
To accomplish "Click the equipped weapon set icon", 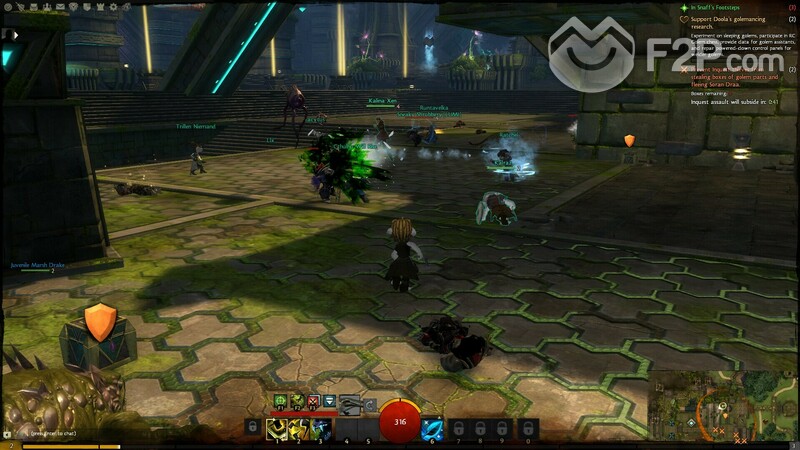I will click(351, 403).
